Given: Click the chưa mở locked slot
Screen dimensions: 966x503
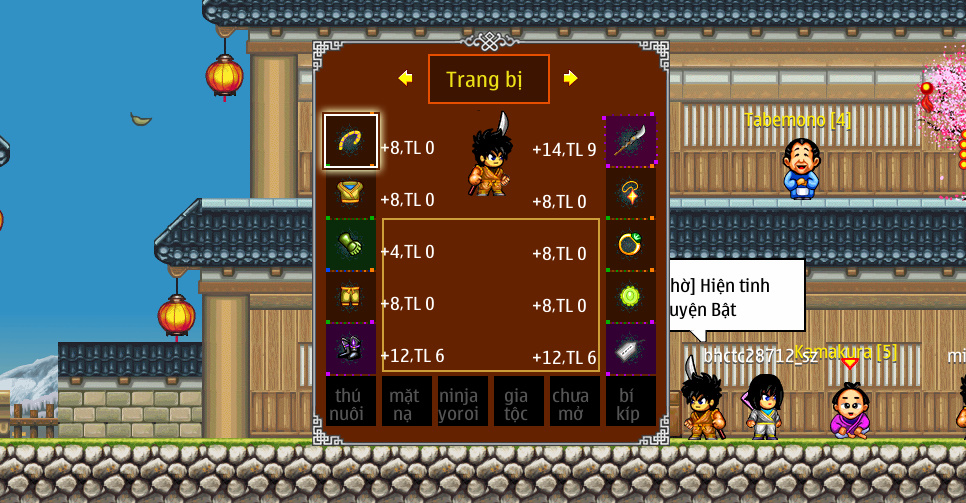Looking at the screenshot, I should pos(575,402).
